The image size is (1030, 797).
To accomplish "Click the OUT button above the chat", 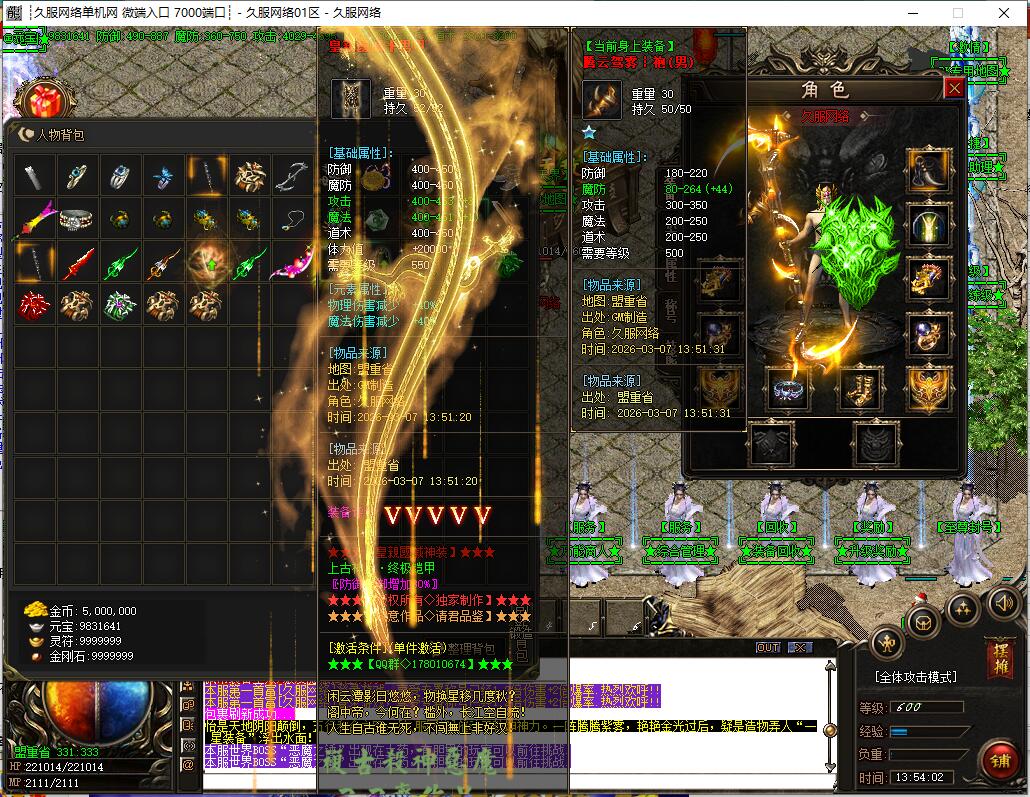I will (767, 648).
